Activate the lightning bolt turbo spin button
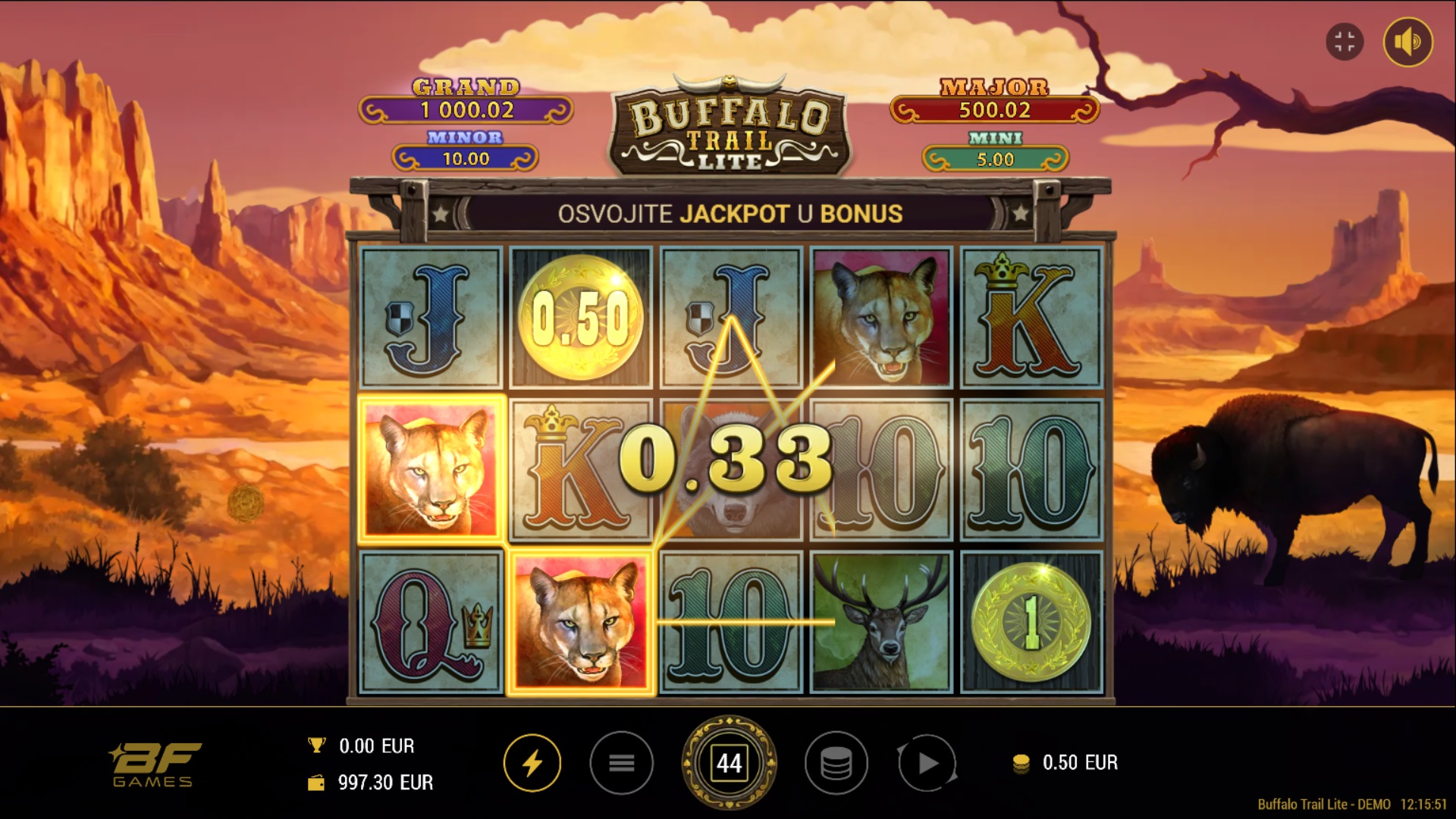 click(532, 763)
